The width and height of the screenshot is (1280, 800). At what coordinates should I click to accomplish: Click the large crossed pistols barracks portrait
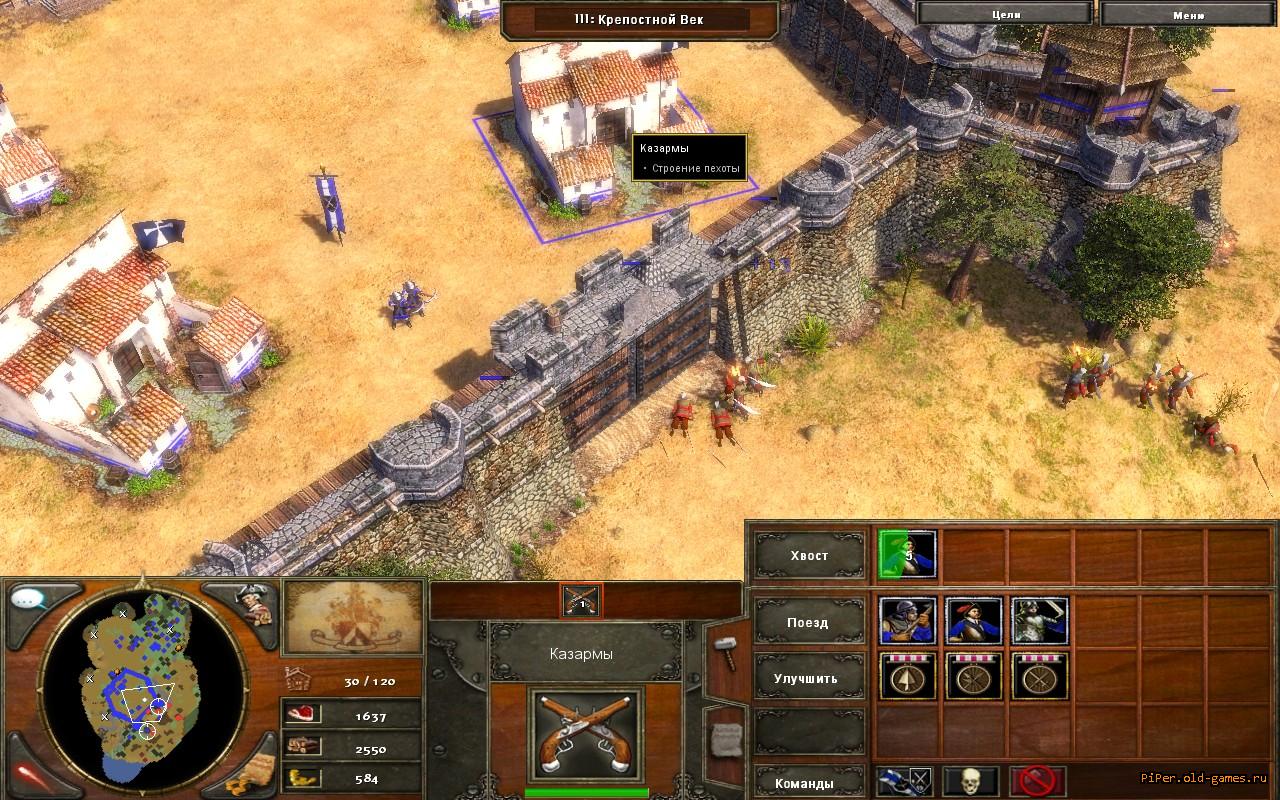[586, 735]
